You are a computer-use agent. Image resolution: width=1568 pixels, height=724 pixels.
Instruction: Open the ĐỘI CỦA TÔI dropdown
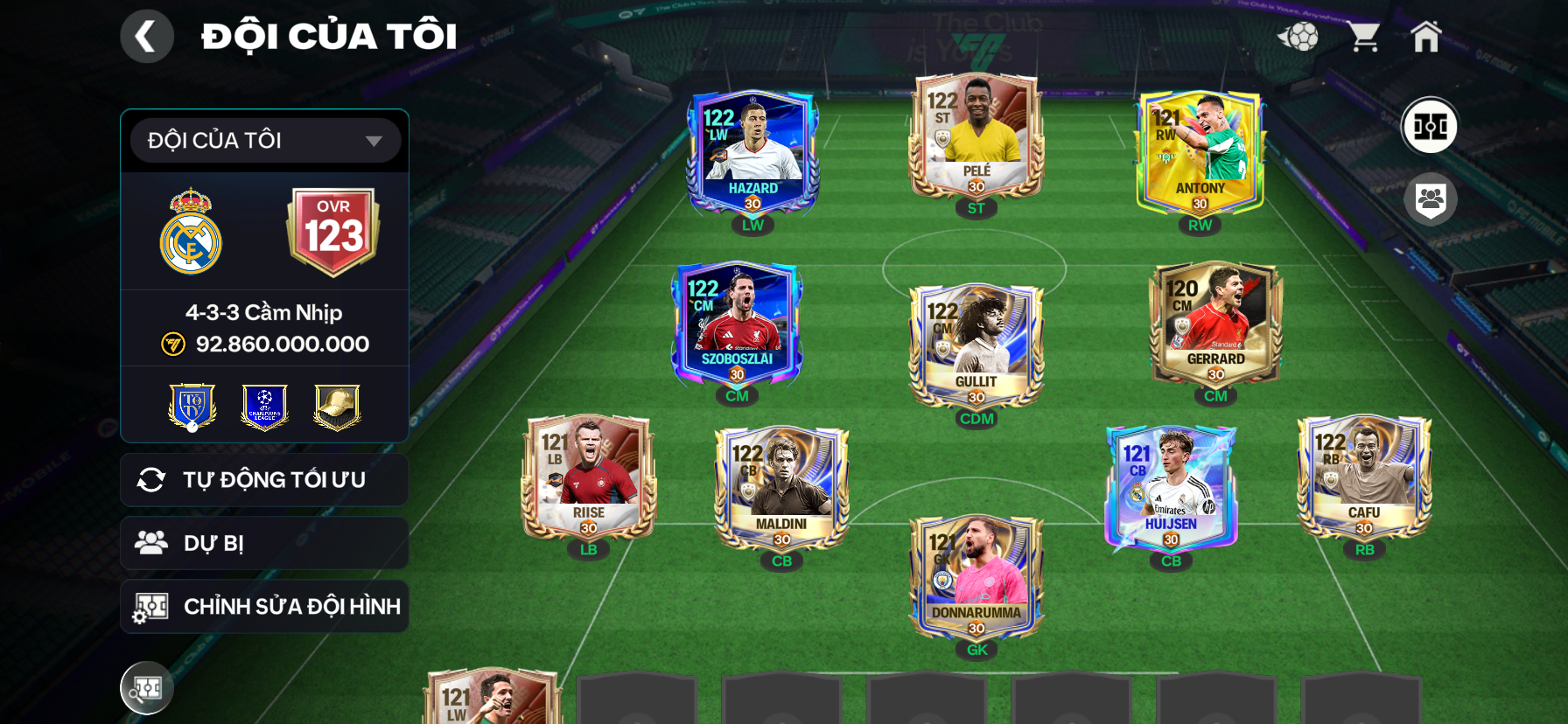click(265, 141)
